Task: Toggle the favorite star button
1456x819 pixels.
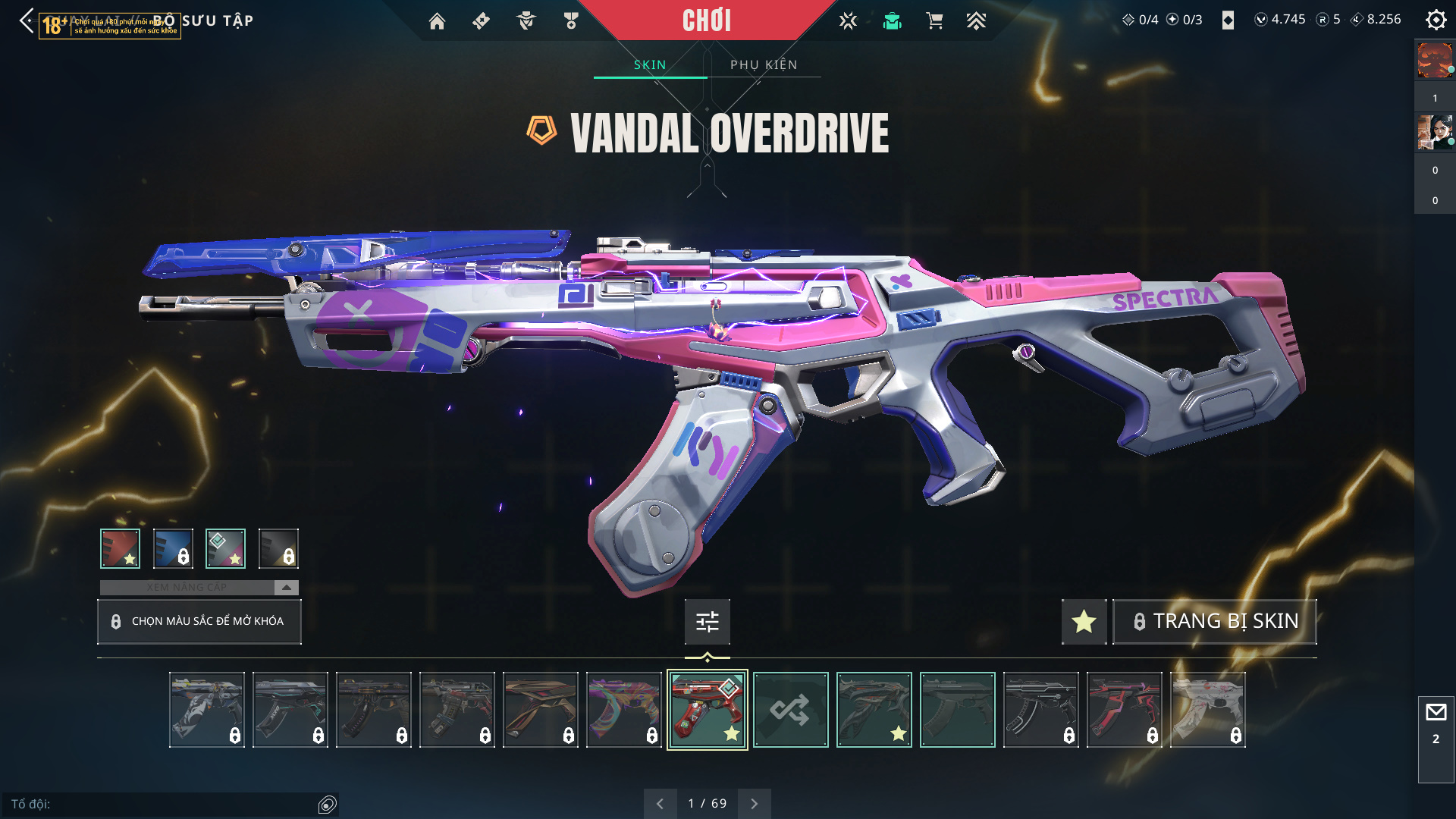Action: (1084, 622)
